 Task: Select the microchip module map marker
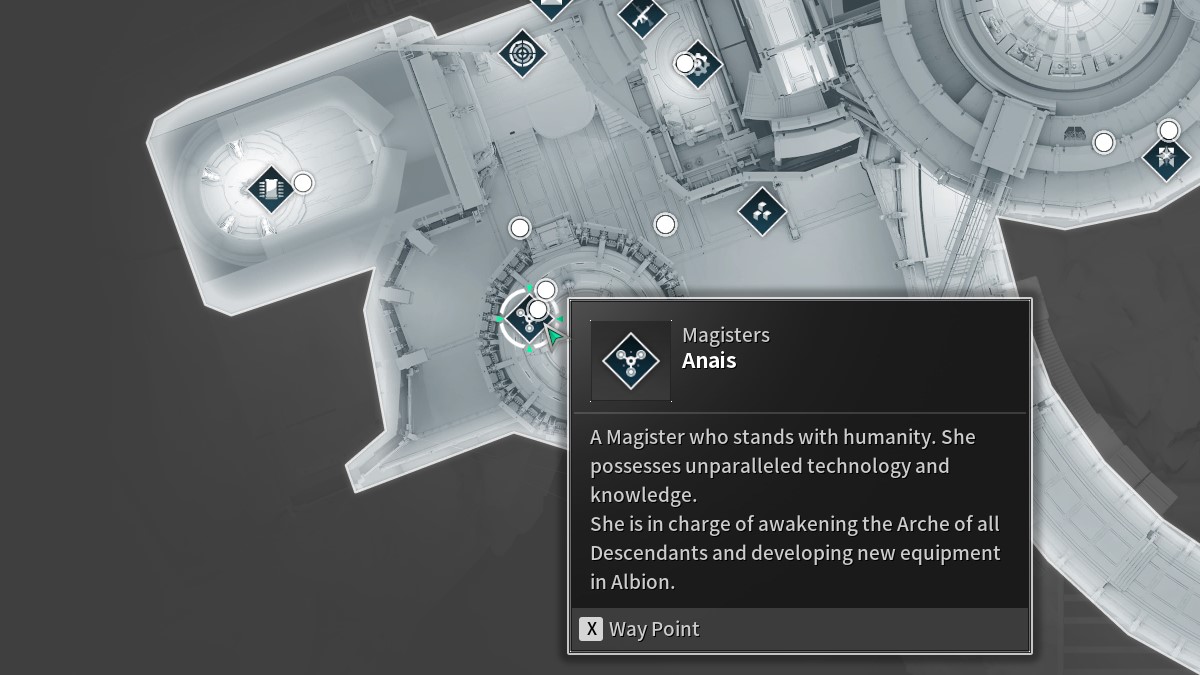click(270, 187)
